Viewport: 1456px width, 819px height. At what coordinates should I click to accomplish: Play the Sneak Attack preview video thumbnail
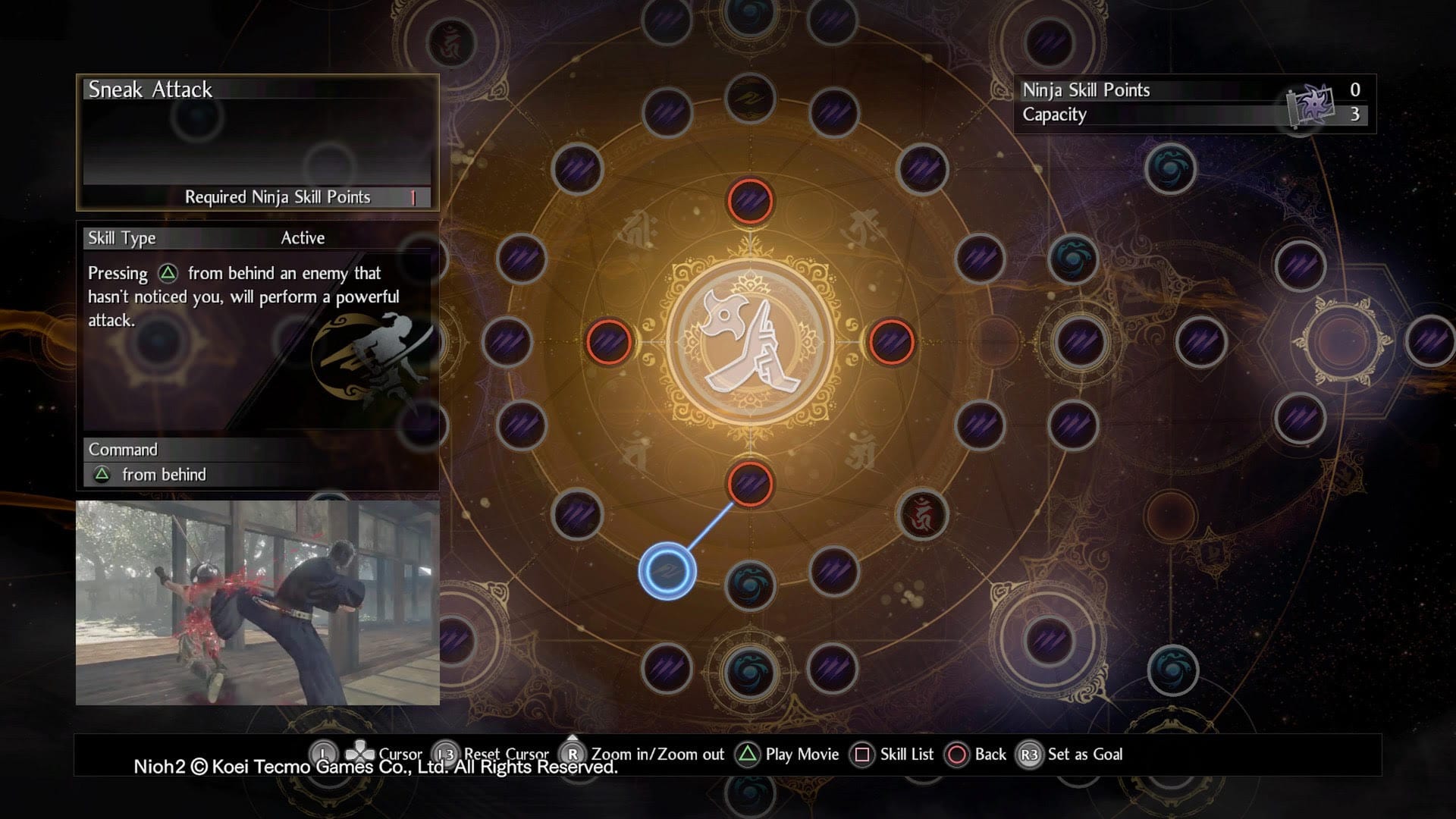(258, 603)
